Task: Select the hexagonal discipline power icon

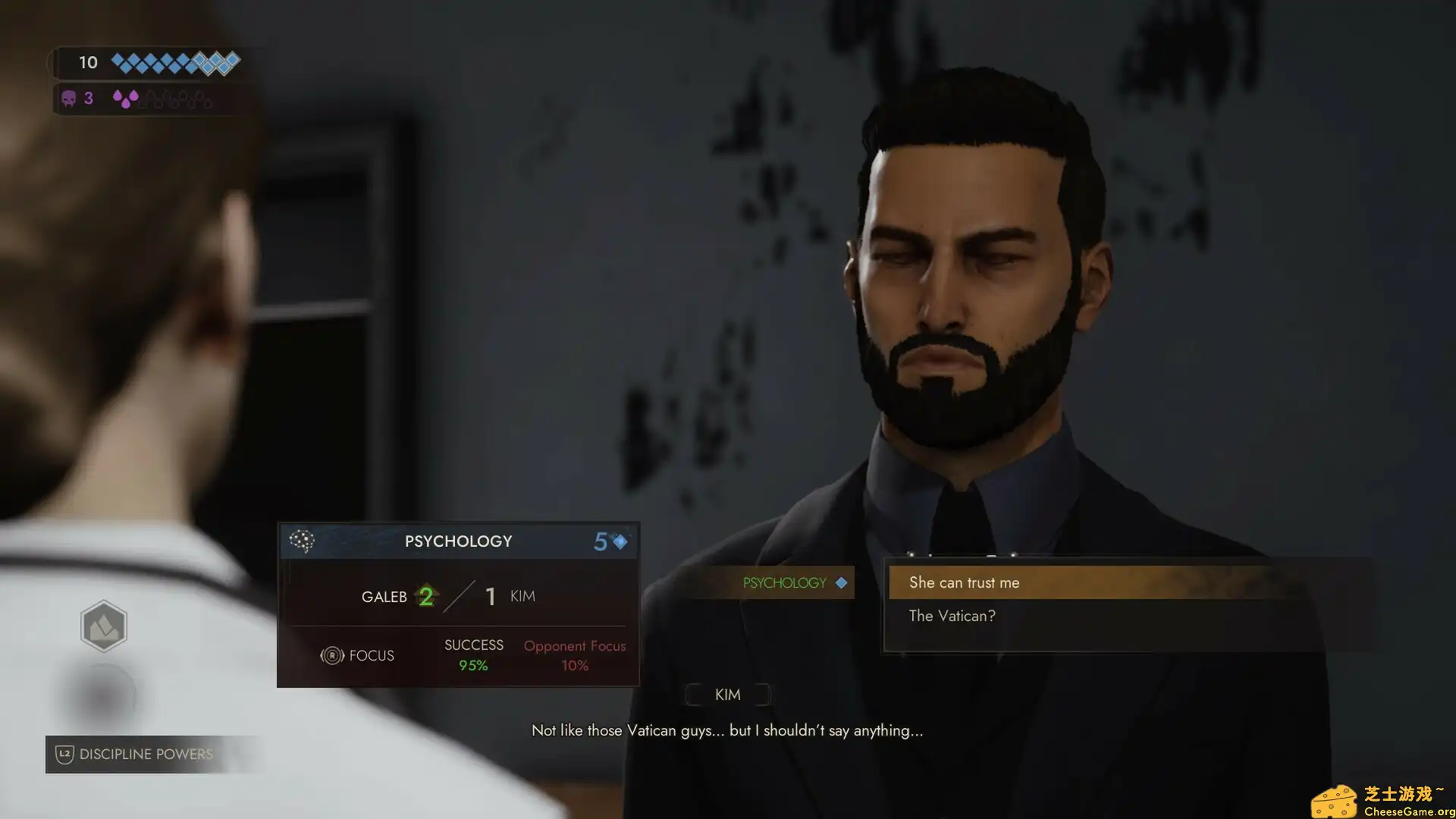Action: [x=104, y=626]
